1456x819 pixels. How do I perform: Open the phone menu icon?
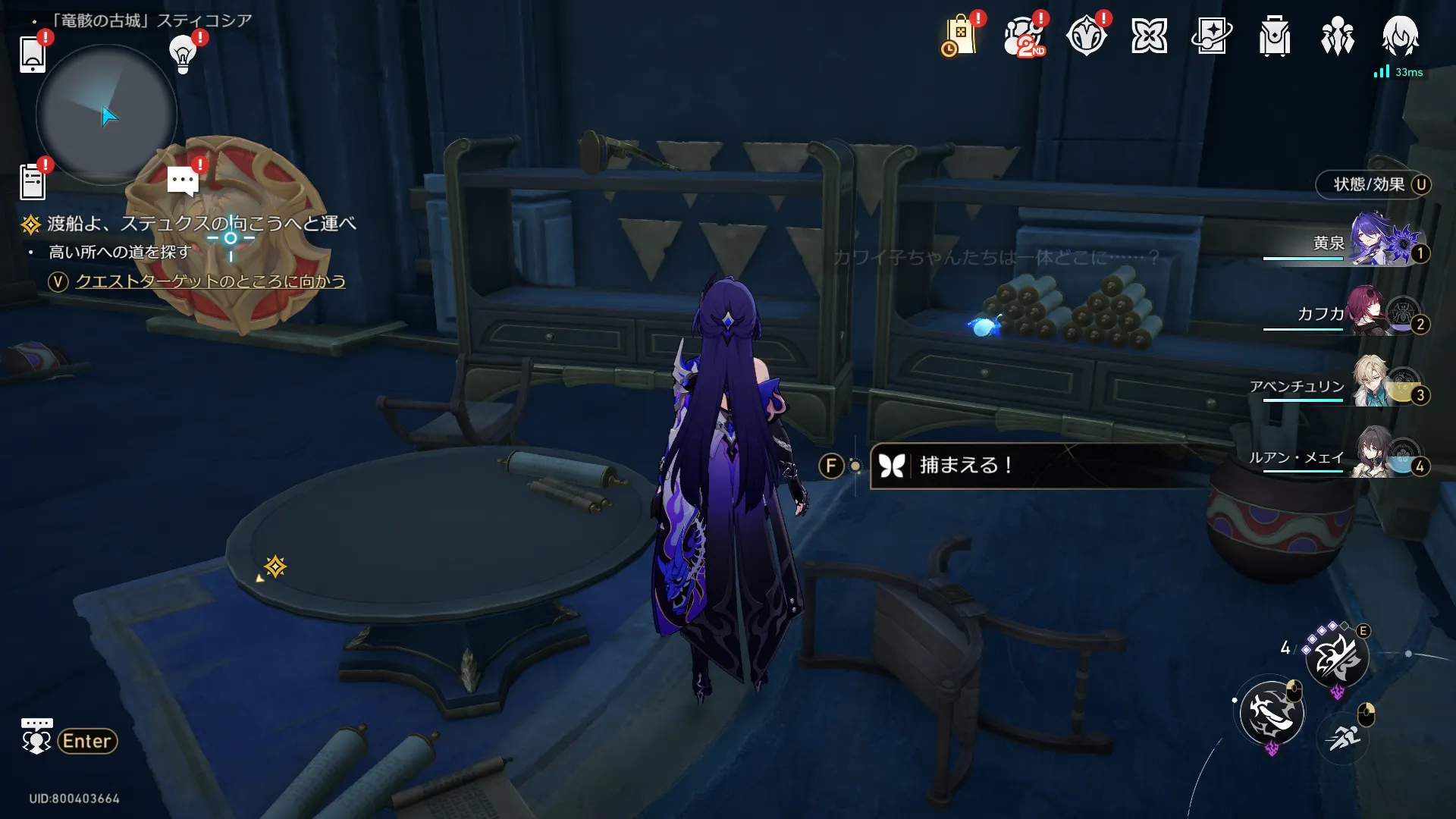coord(33,54)
